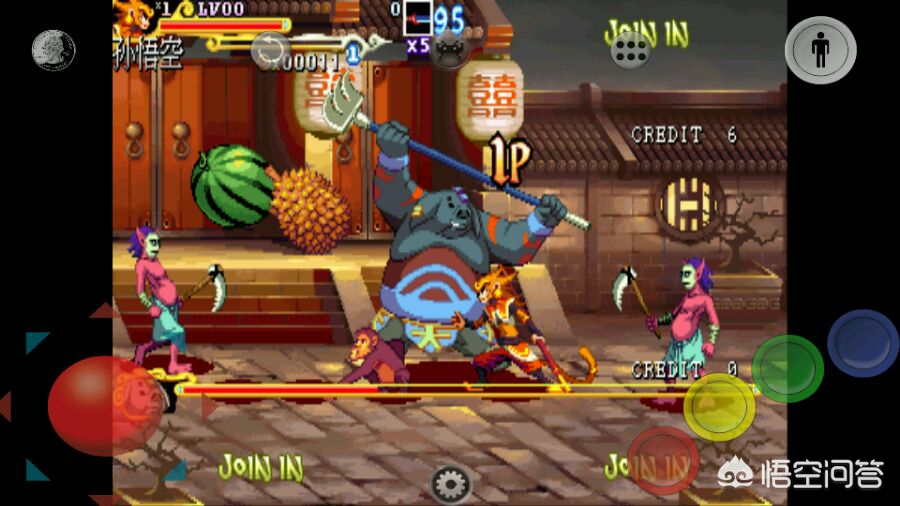Tap the circular arrow undo button
900x506 pixels.
(x=270, y=50)
